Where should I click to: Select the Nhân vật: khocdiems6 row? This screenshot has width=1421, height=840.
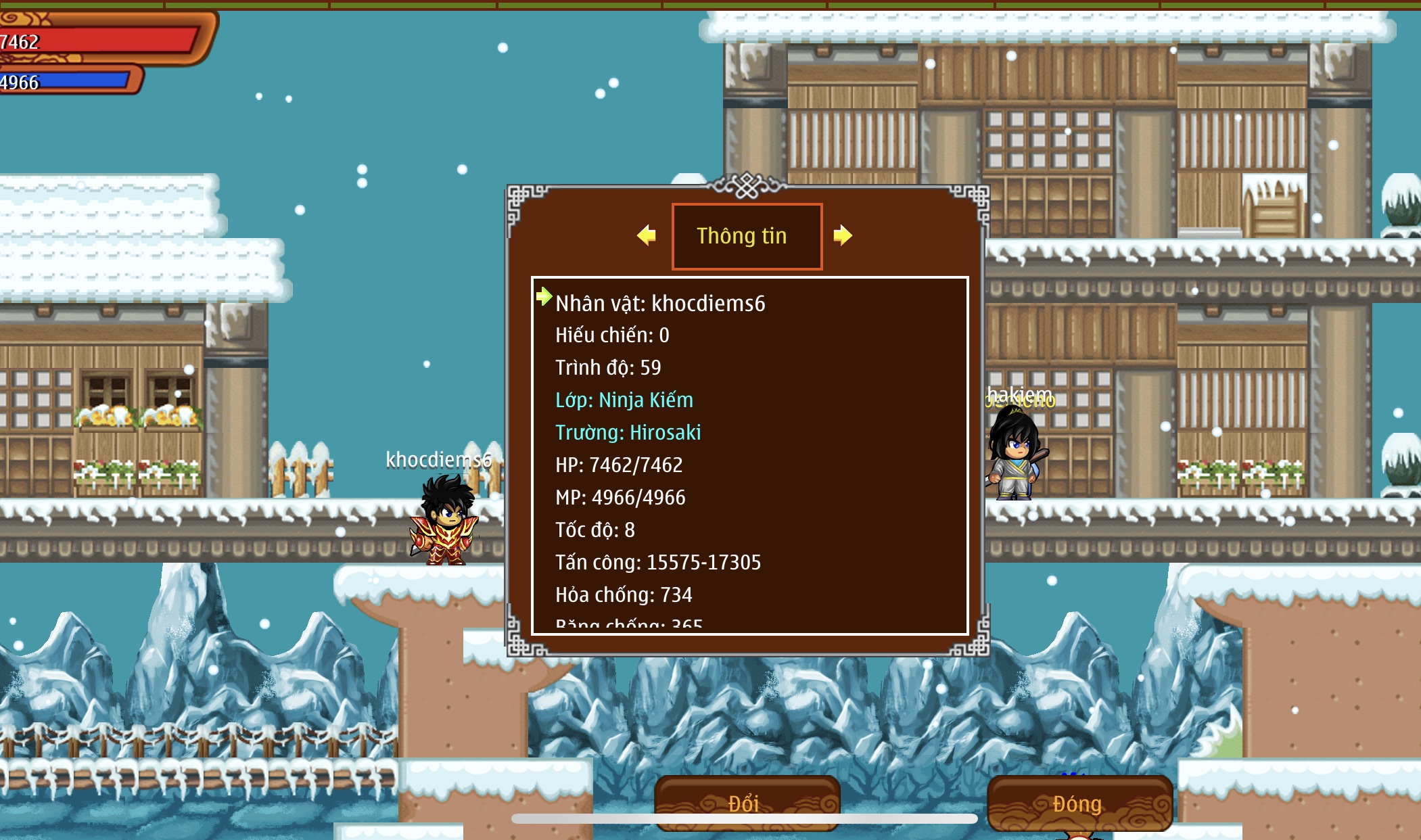point(660,304)
